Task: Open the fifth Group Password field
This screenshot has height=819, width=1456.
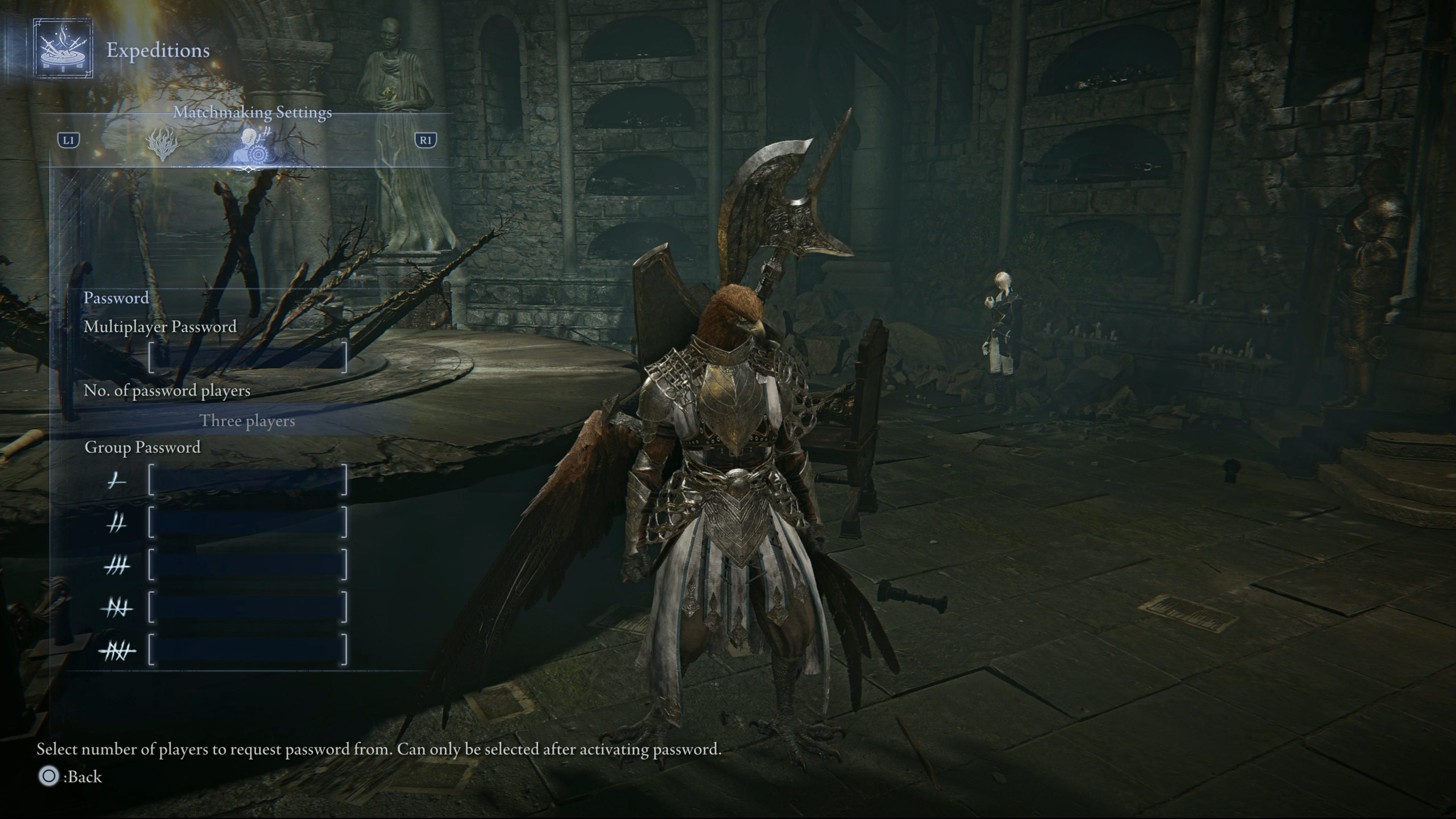Action: click(x=248, y=650)
